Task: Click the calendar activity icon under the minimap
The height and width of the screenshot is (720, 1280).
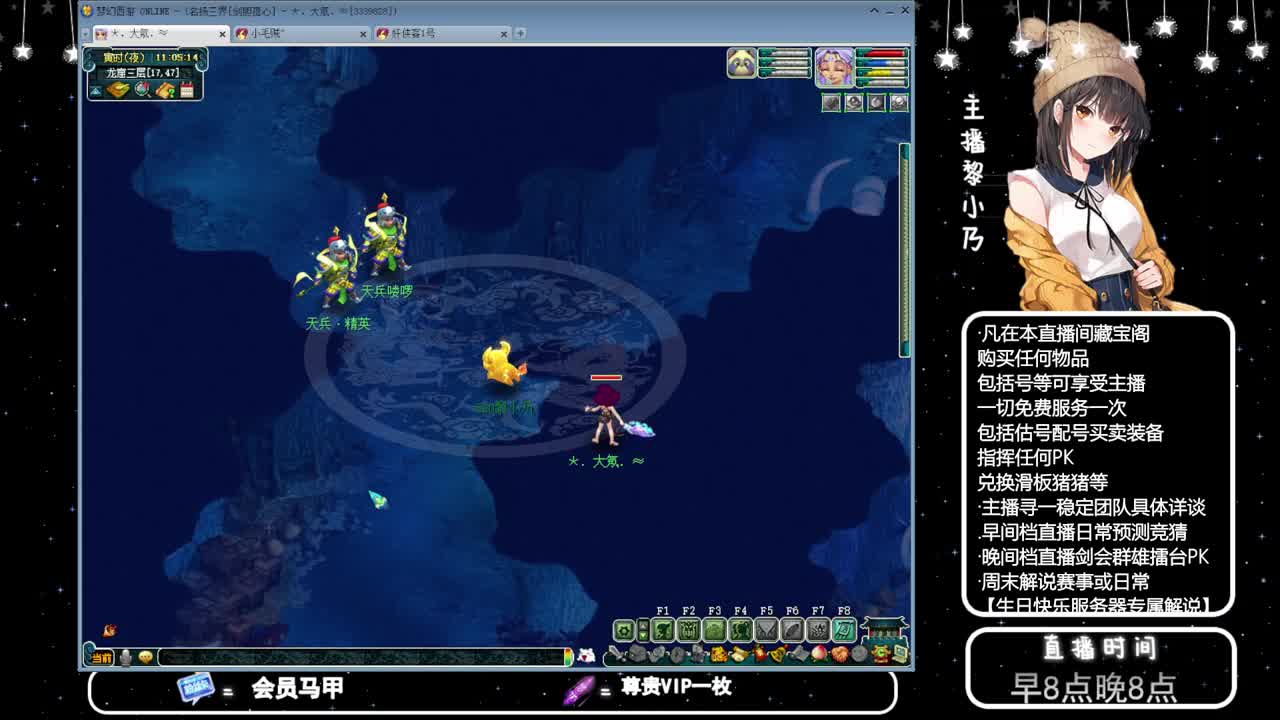Action: pyautogui.click(x=186, y=90)
